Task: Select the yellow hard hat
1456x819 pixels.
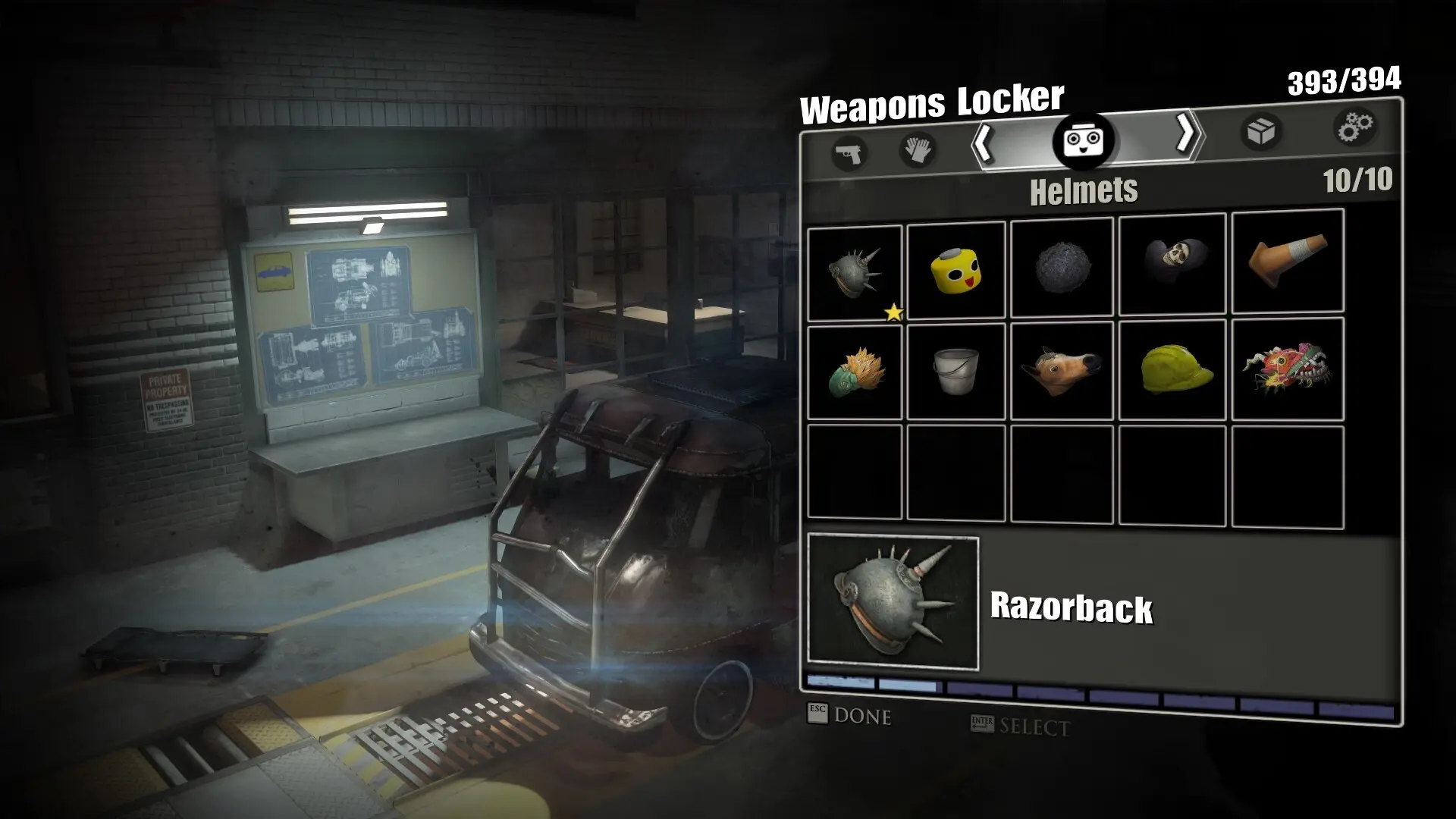Action: tap(1172, 369)
